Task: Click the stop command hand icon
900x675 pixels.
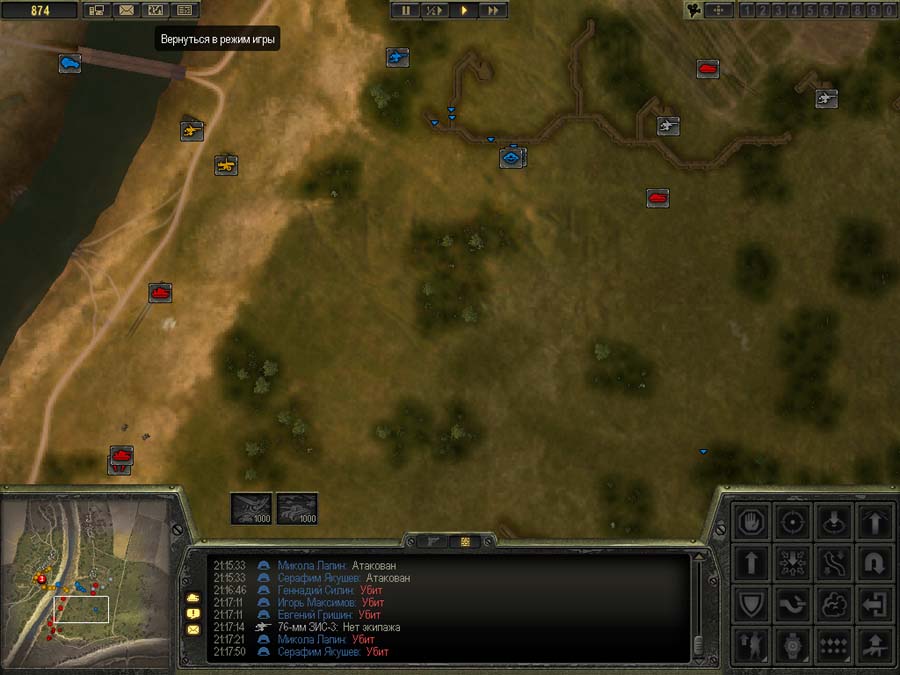Action: click(x=752, y=520)
